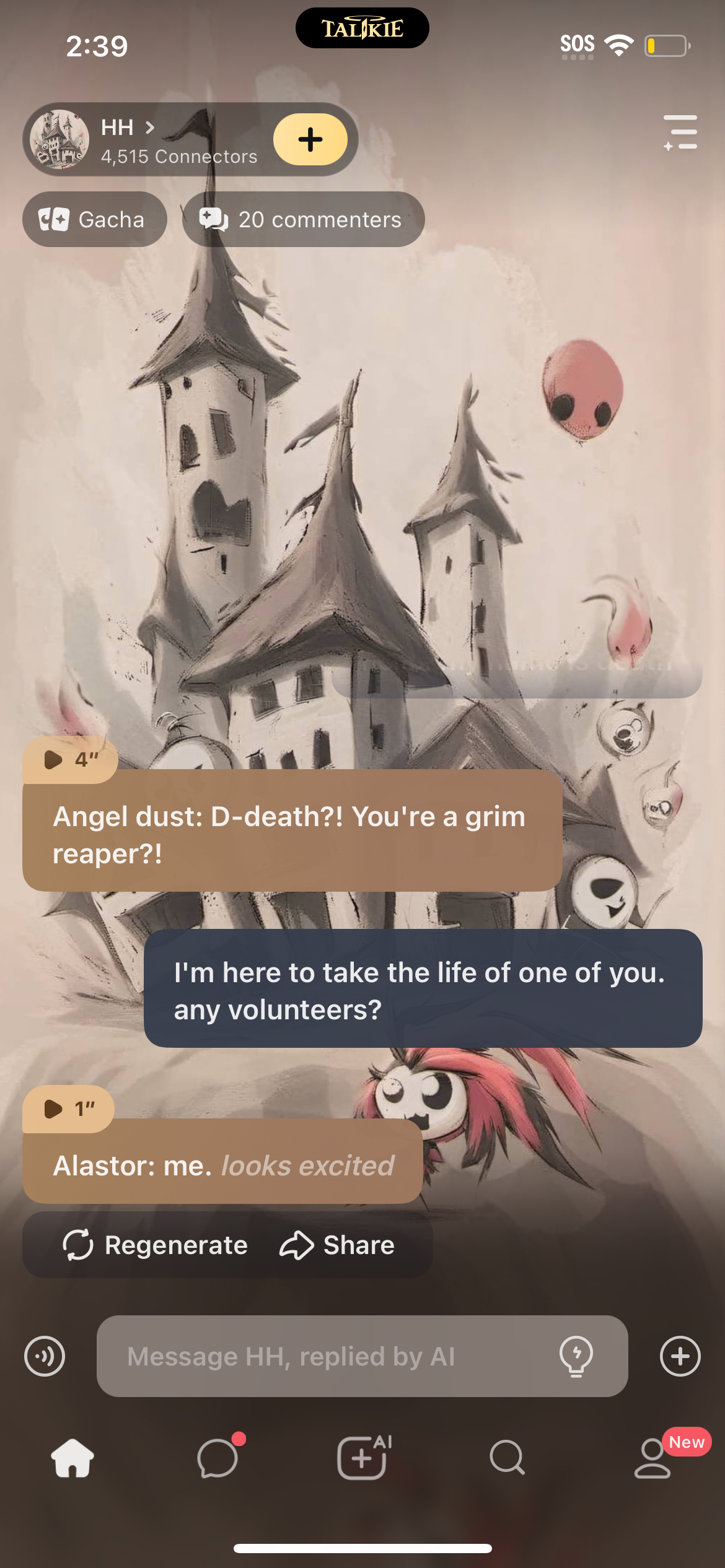Image resolution: width=725 pixels, height=1568 pixels.
Task: Open the profile tab marked New
Action: point(652,1458)
